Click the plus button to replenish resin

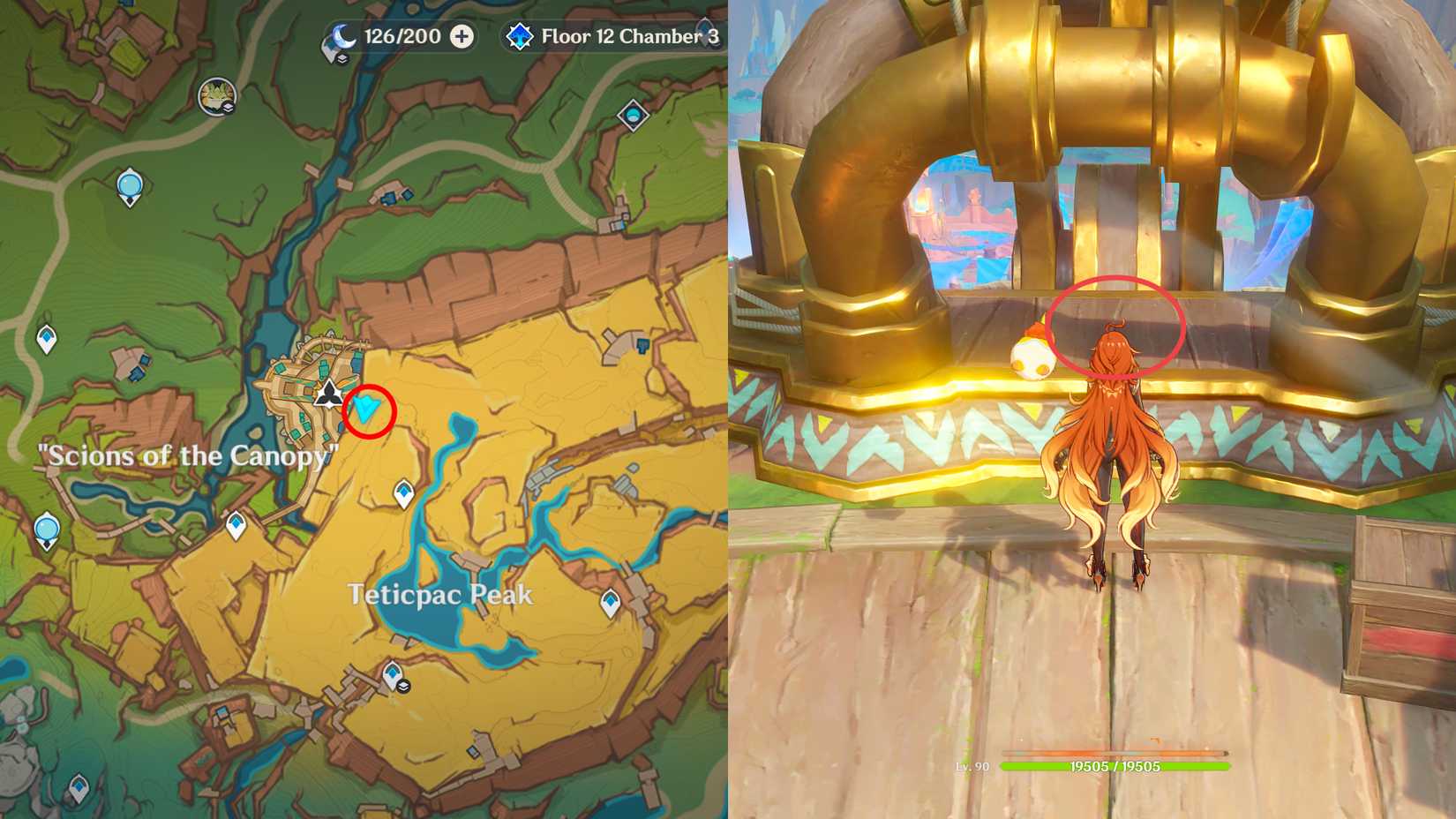tap(462, 37)
